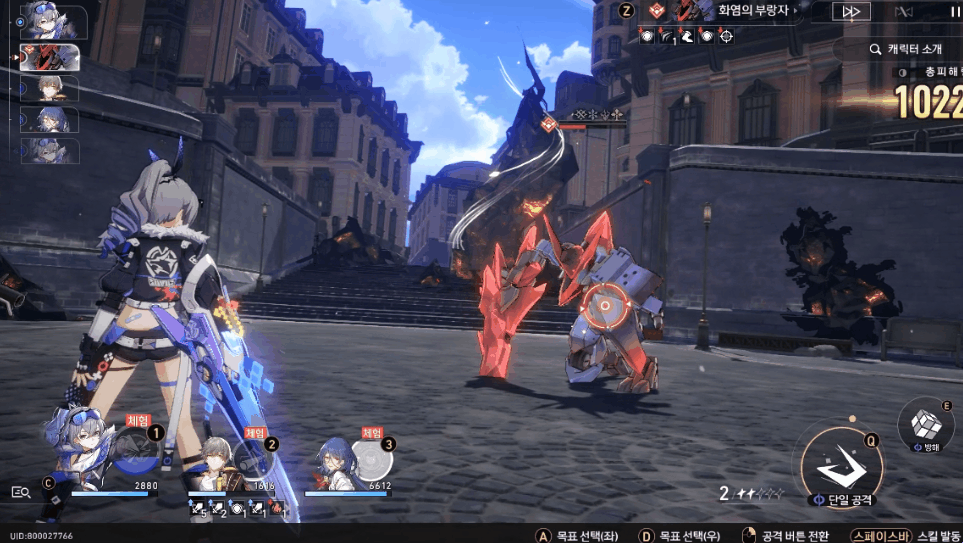Select the grey-haired party portrait numbered 2

tap(213, 460)
